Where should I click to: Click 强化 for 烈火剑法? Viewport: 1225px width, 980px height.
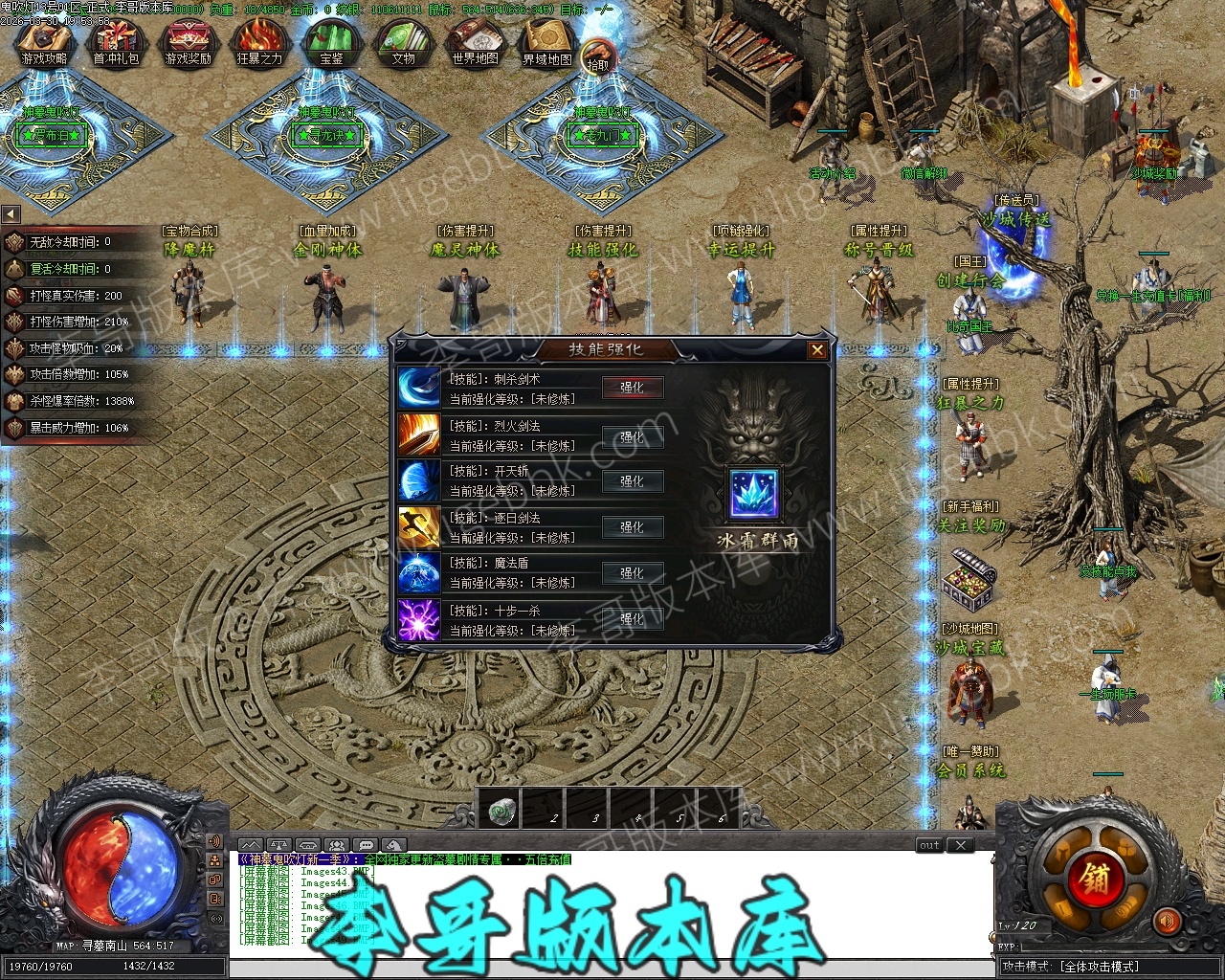click(x=632, y=436)
